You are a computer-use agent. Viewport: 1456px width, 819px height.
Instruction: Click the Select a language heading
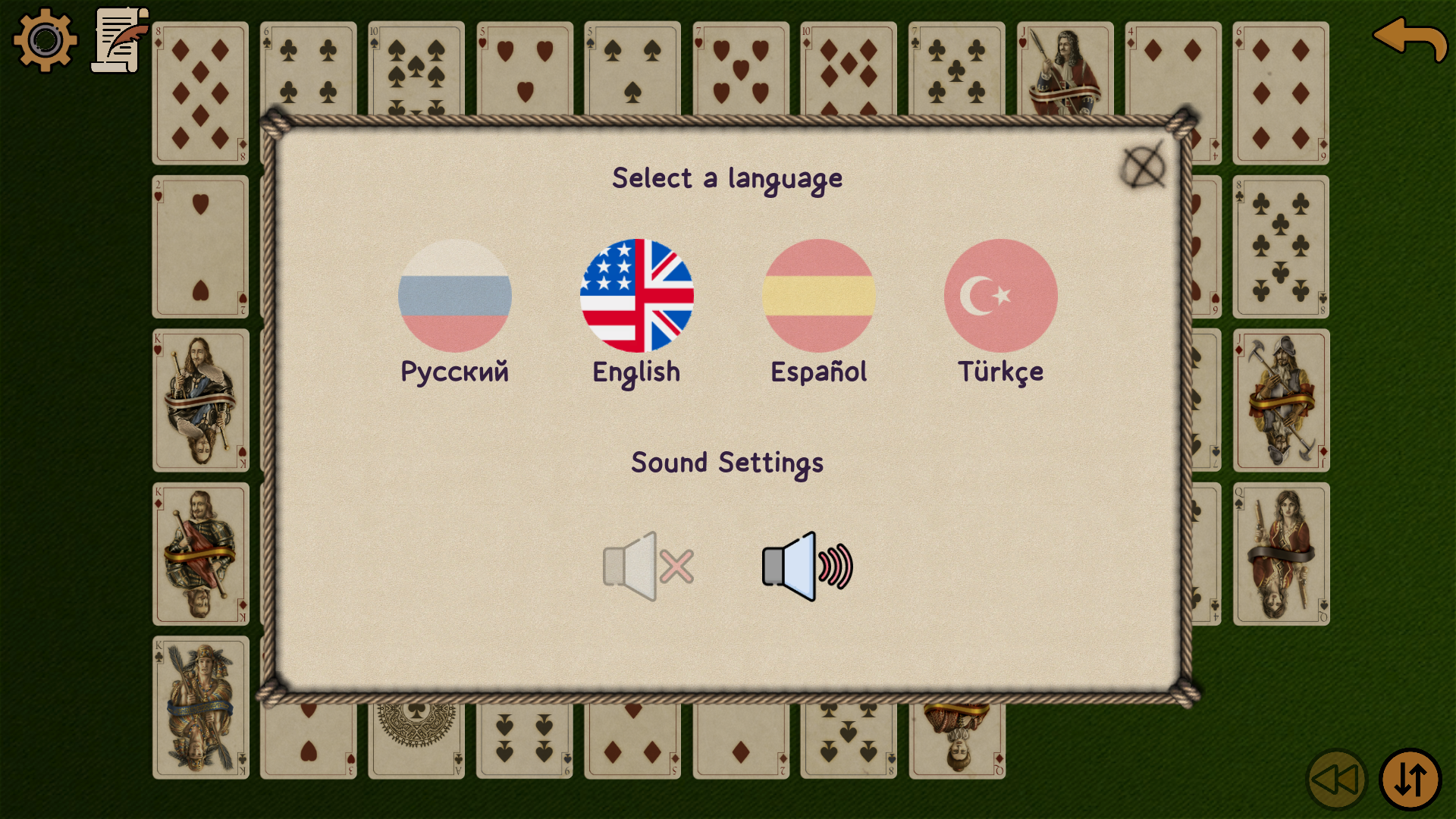coord(727,178)
